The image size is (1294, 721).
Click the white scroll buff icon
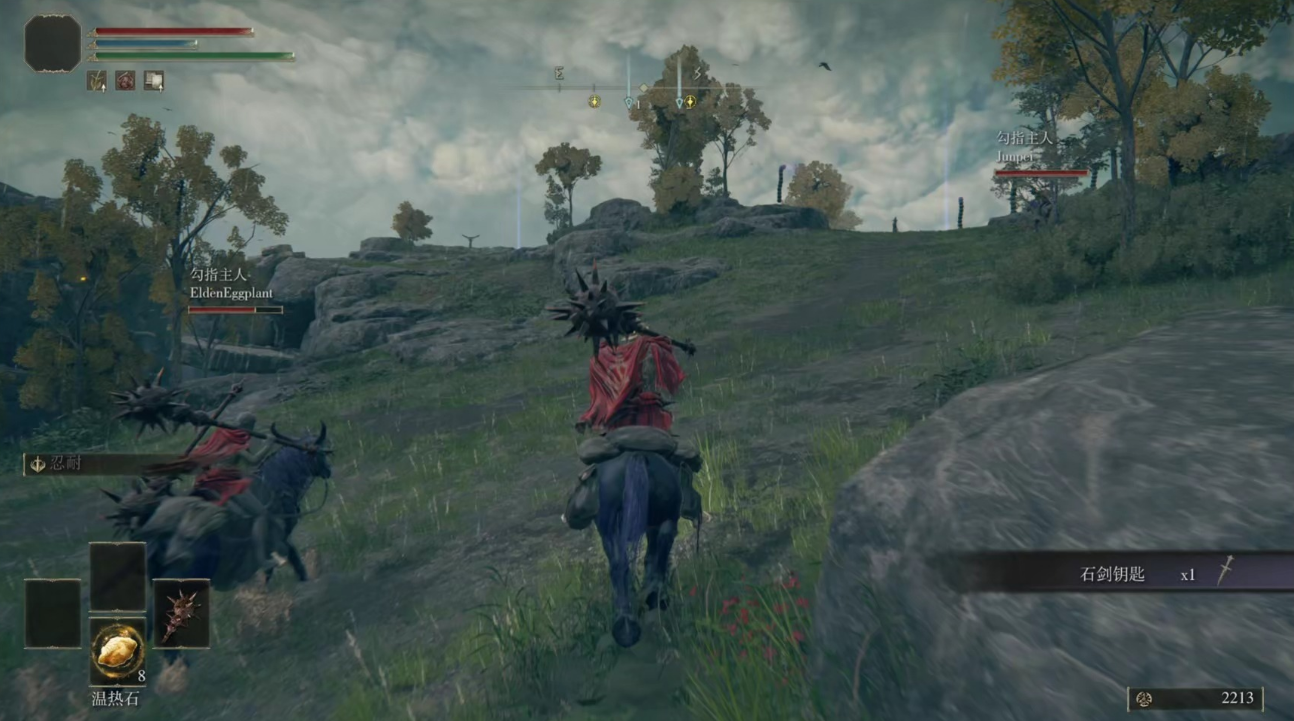tap(153, 80)
